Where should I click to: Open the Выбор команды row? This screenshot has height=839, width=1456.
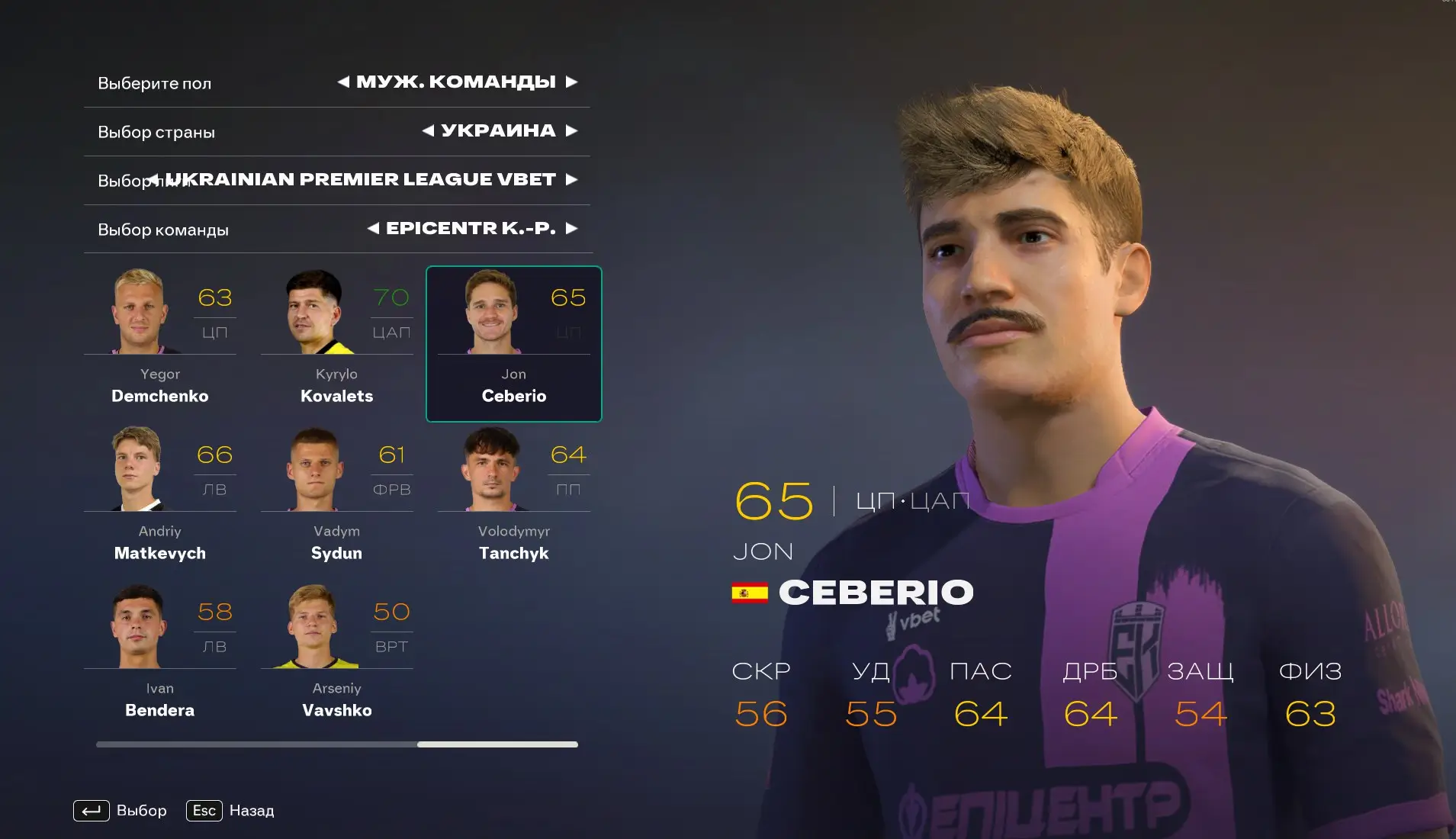[x=163, y=230]
